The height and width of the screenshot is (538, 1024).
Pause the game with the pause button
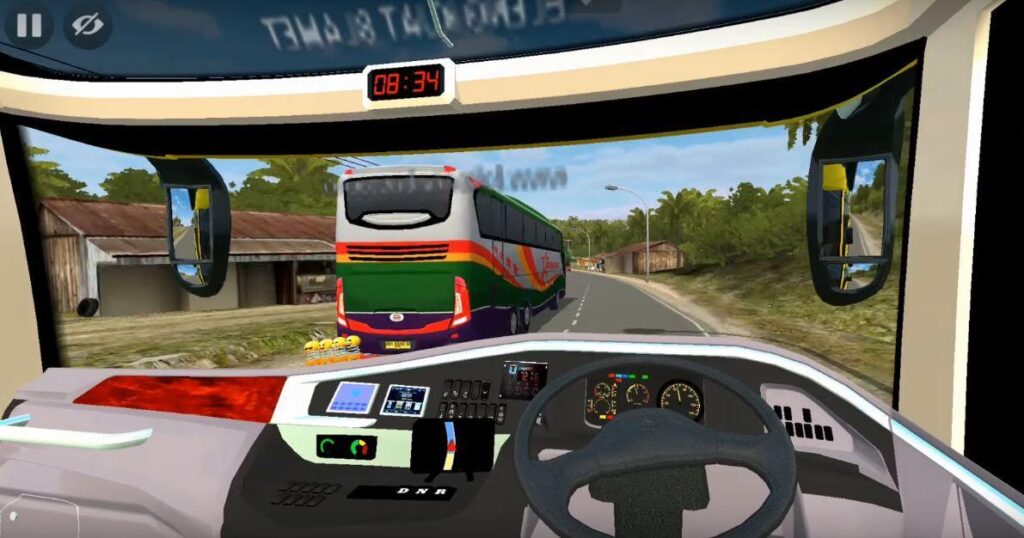click(29, 25)
